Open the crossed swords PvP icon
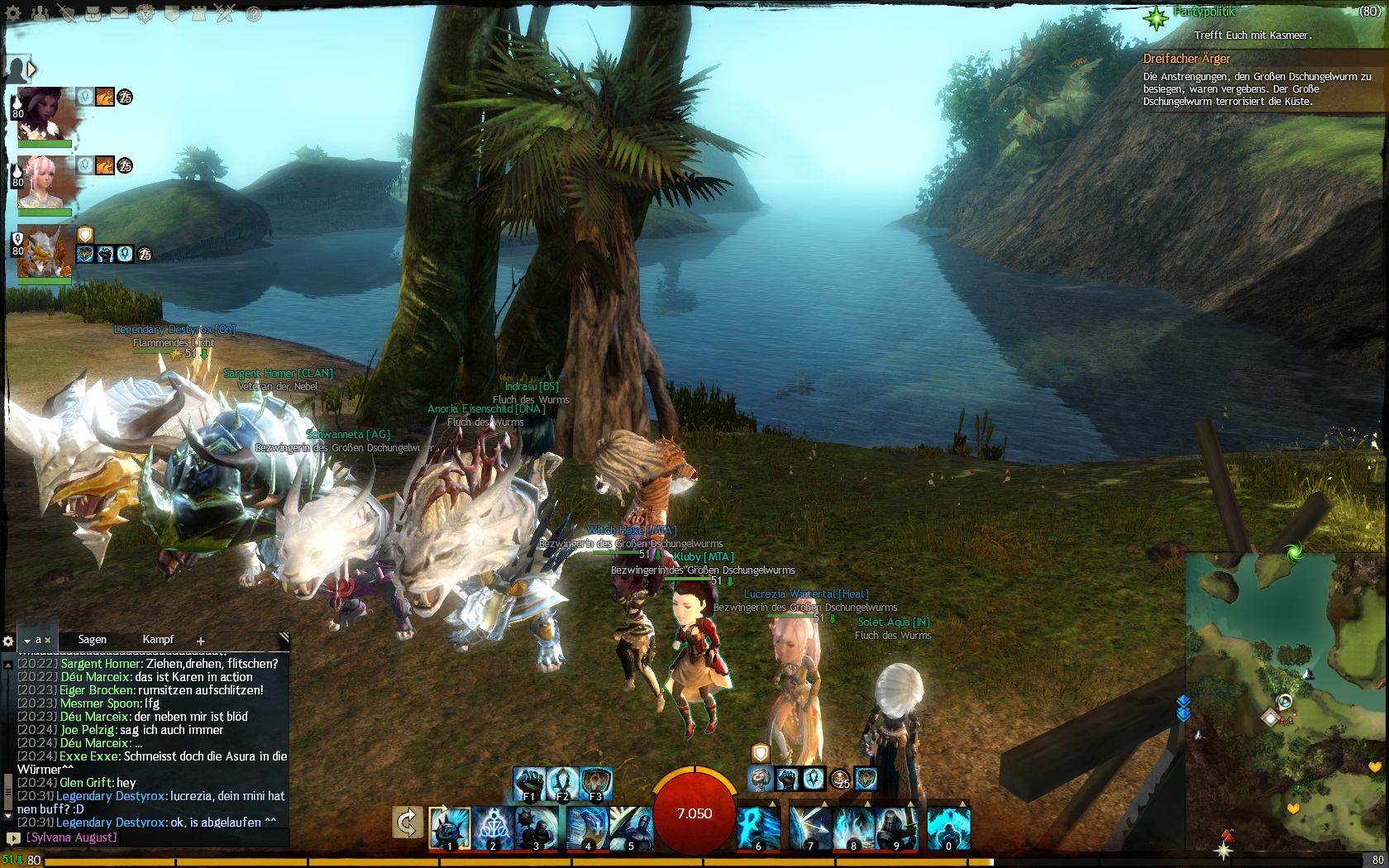This screenshot has width=1389, height=868. point(226,13)
